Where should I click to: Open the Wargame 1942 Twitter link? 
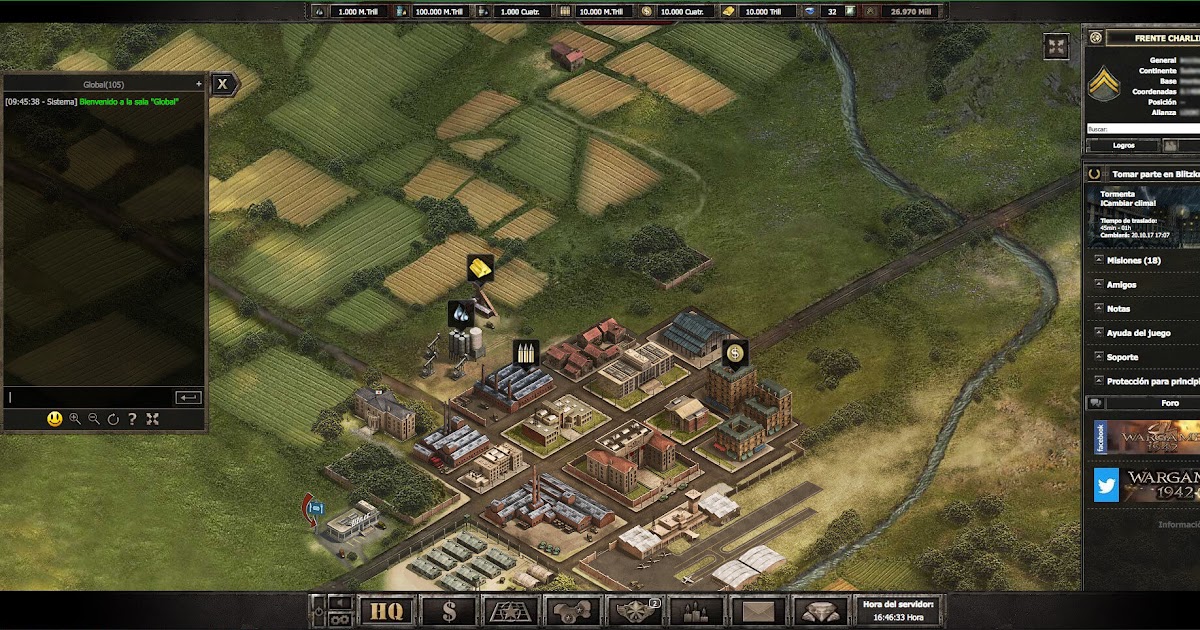pyautogui.click(x=1106, y=486)
